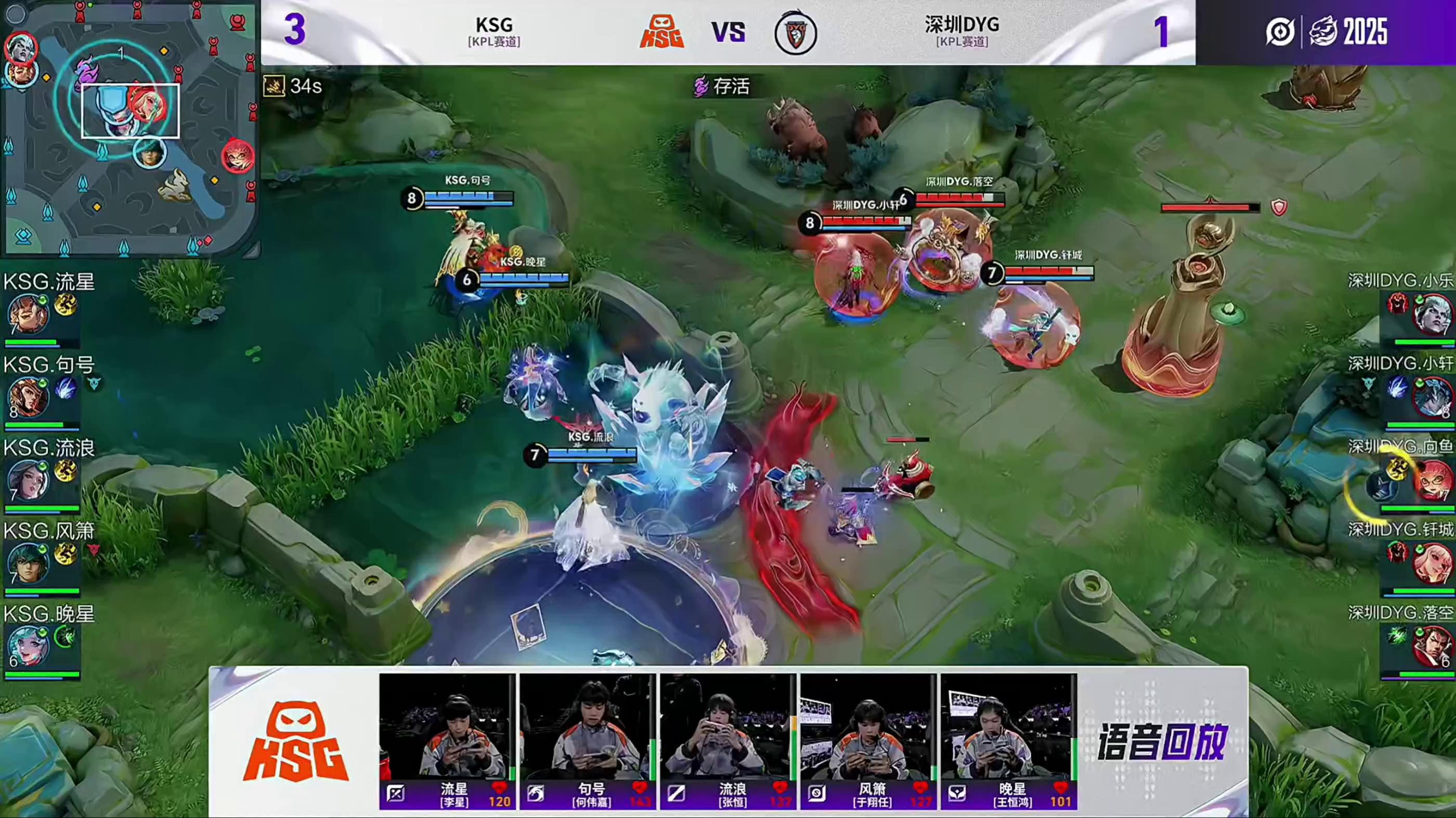Click the KSG logo on the scoreboard
1456x818 pixels.
662,32
